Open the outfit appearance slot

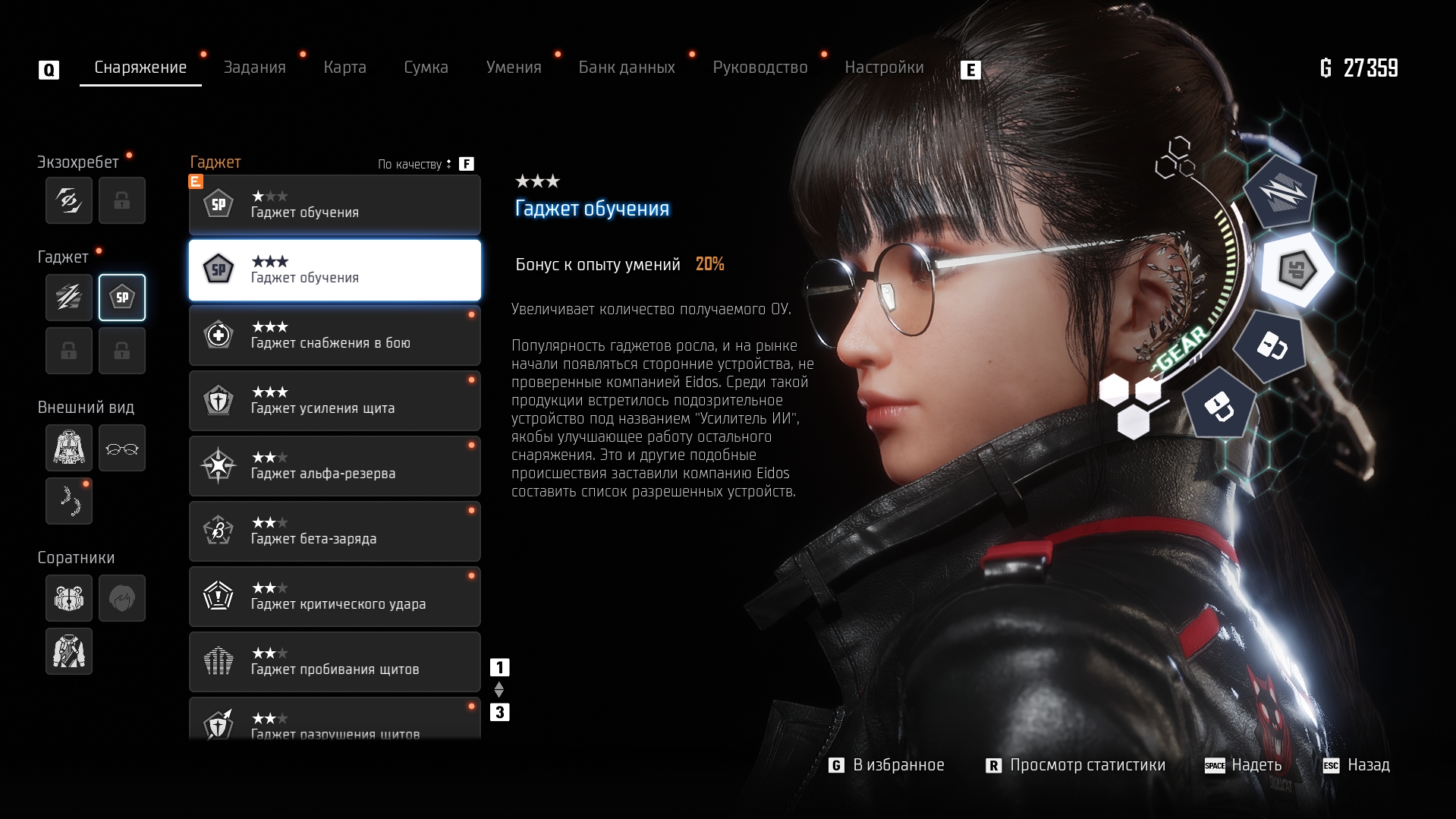click(x=69, y=448)
